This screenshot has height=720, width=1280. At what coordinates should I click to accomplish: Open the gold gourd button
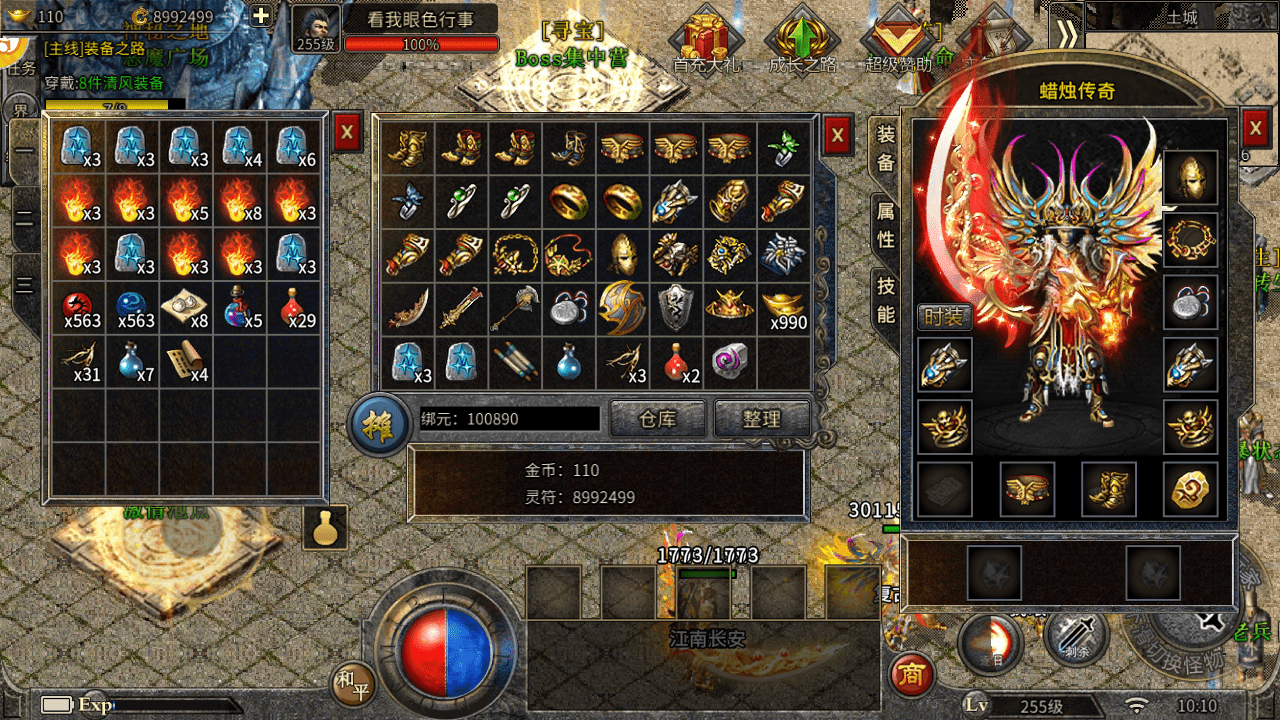(x=324, y=527)
